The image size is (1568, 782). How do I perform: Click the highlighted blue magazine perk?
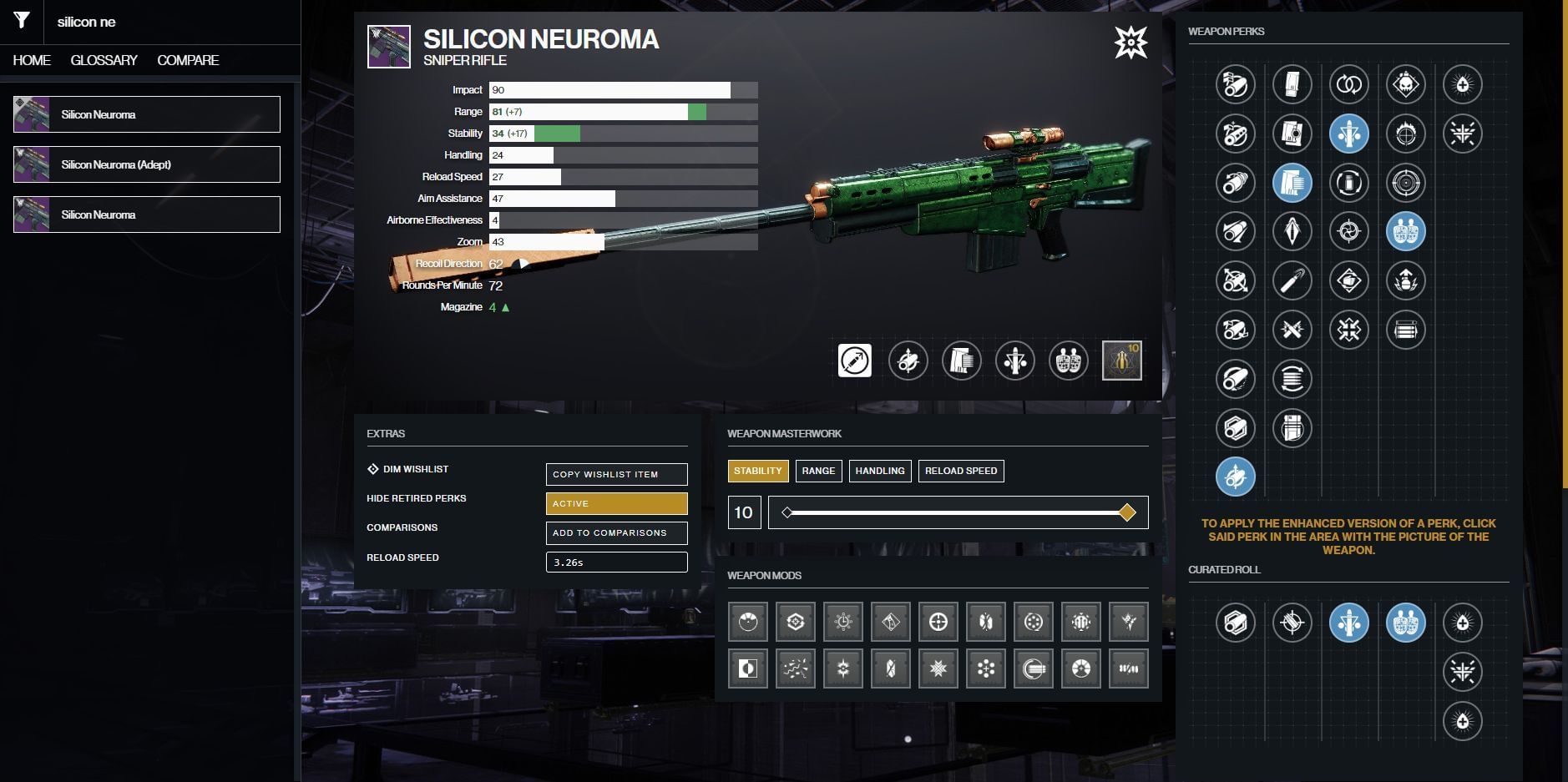(x=1292, y=184)
